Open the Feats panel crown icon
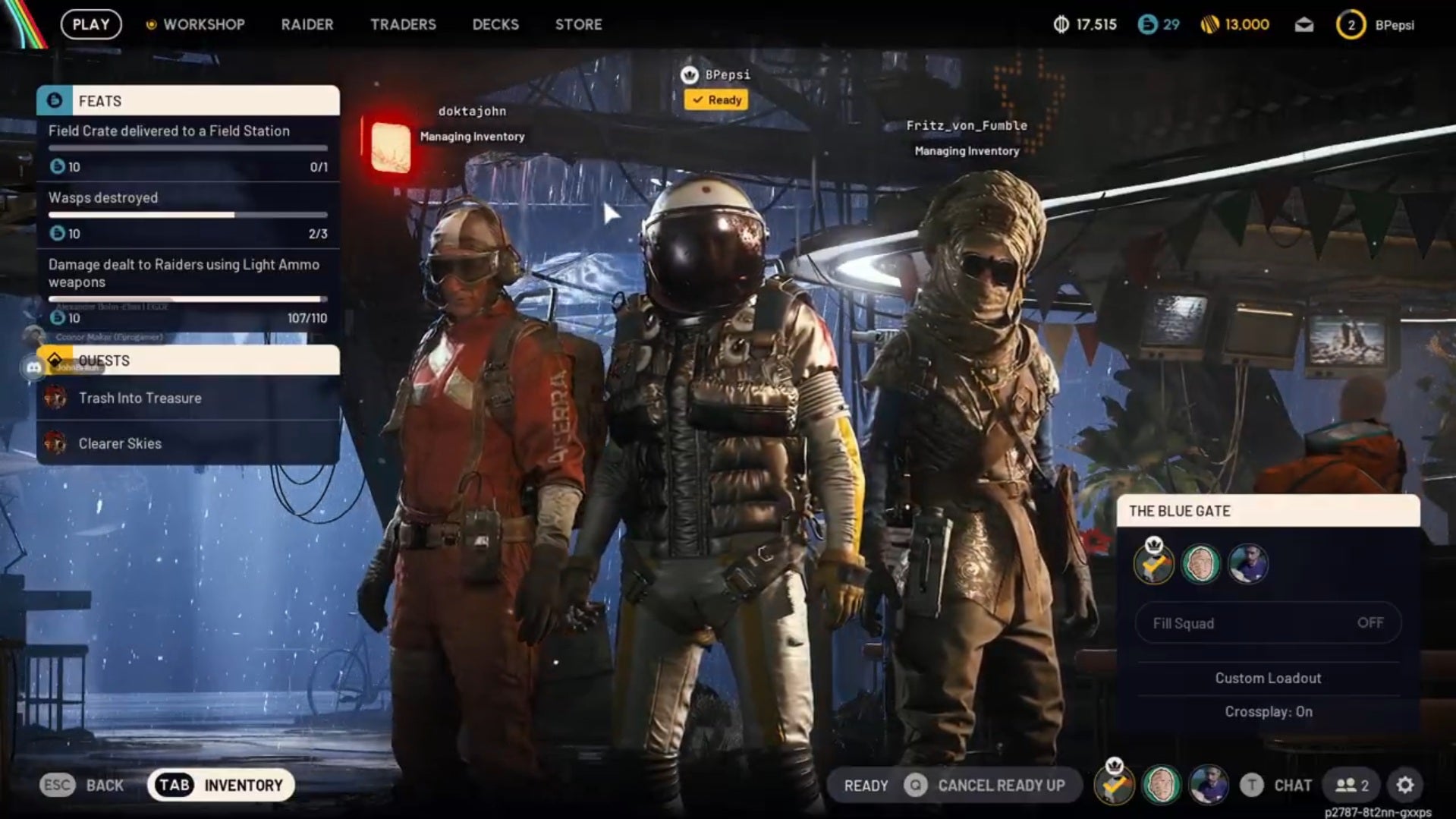Image resolution: width=1456 pixels, height=819 pixels. (54, 100)
